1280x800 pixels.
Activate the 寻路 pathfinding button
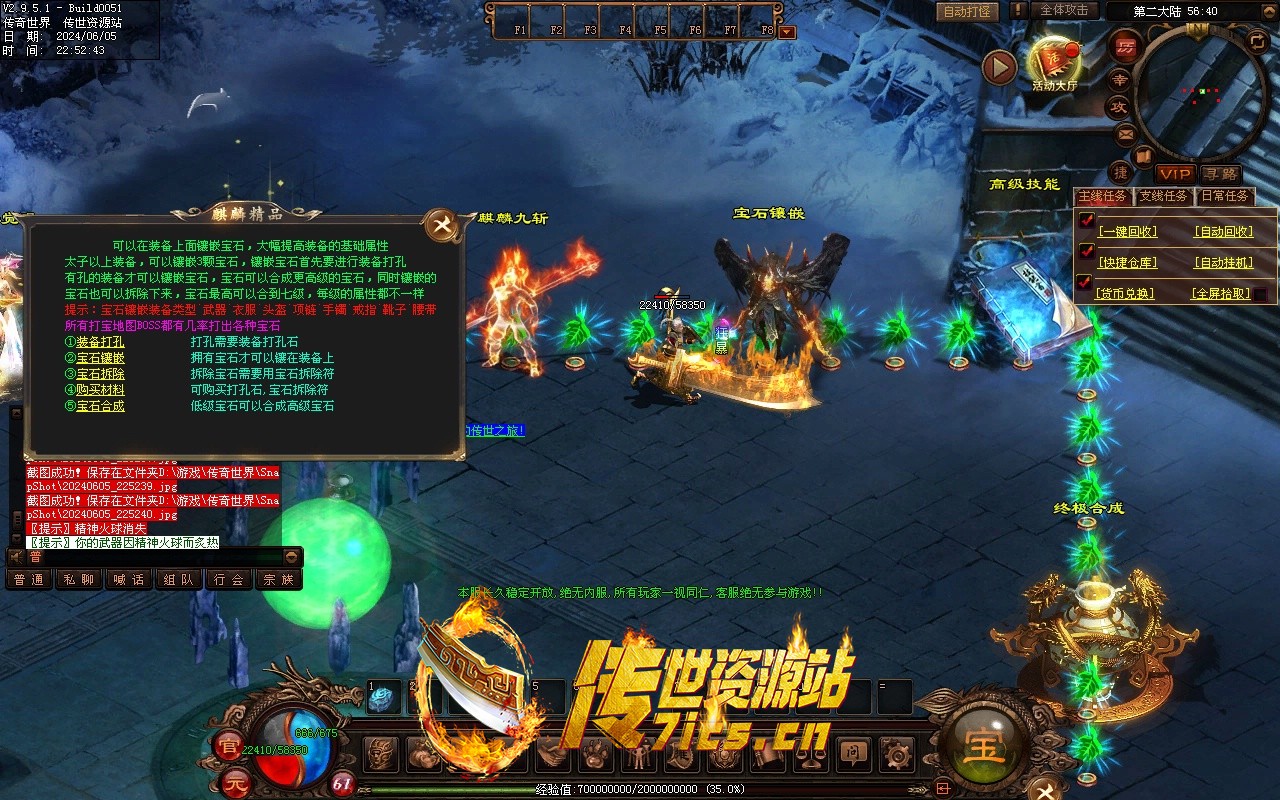click(x=1220, y=174)
